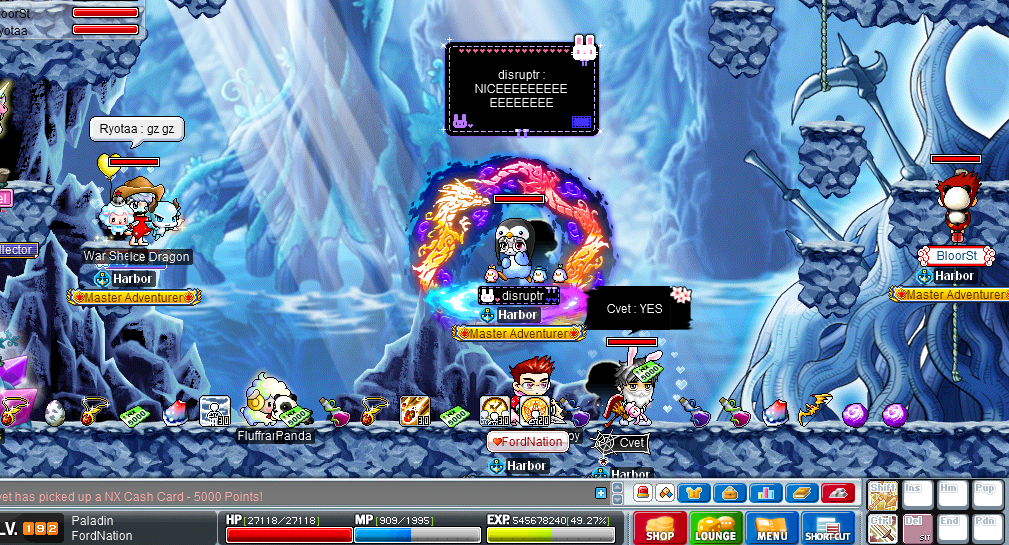This screenshot has height=545, width=1009.
Task: Expand the chat log with the plus button
Action: pyautogui.click(x=600, y=493)
